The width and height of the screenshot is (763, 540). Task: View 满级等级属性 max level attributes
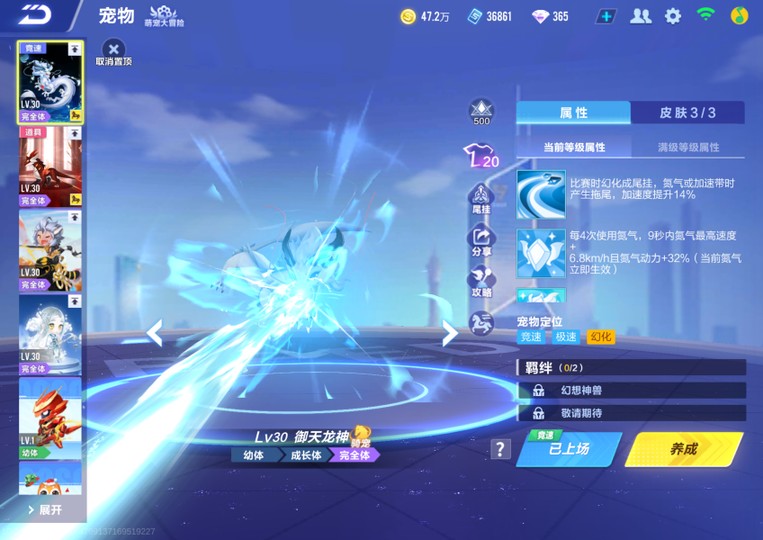[688, 147]
